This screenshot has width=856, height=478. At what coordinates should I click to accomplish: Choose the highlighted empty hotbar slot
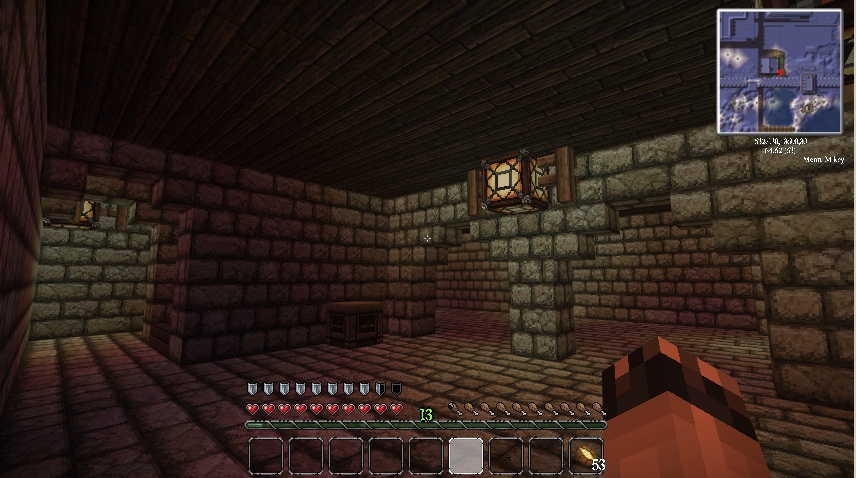[466, 455]
